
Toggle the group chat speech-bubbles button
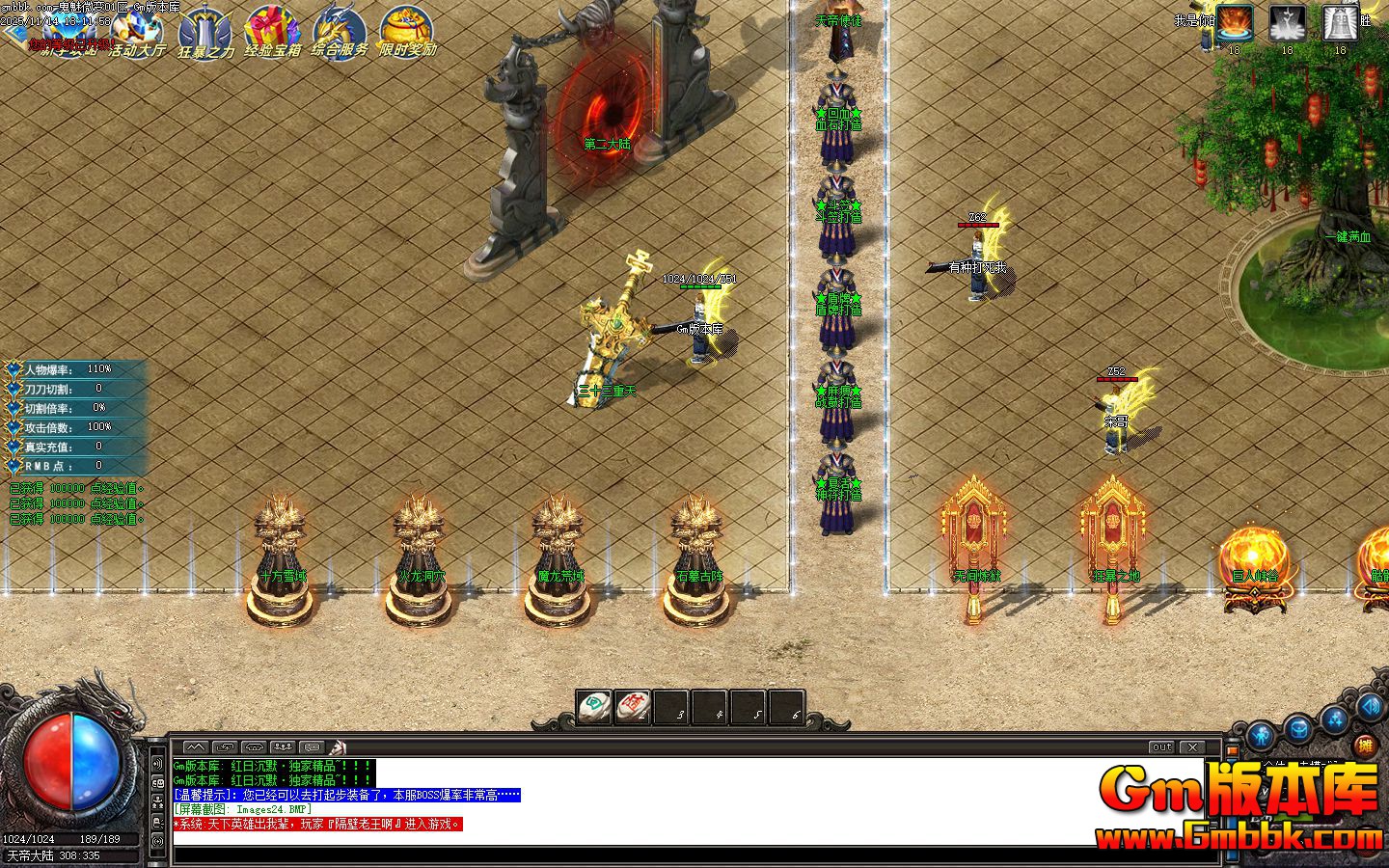283,746
